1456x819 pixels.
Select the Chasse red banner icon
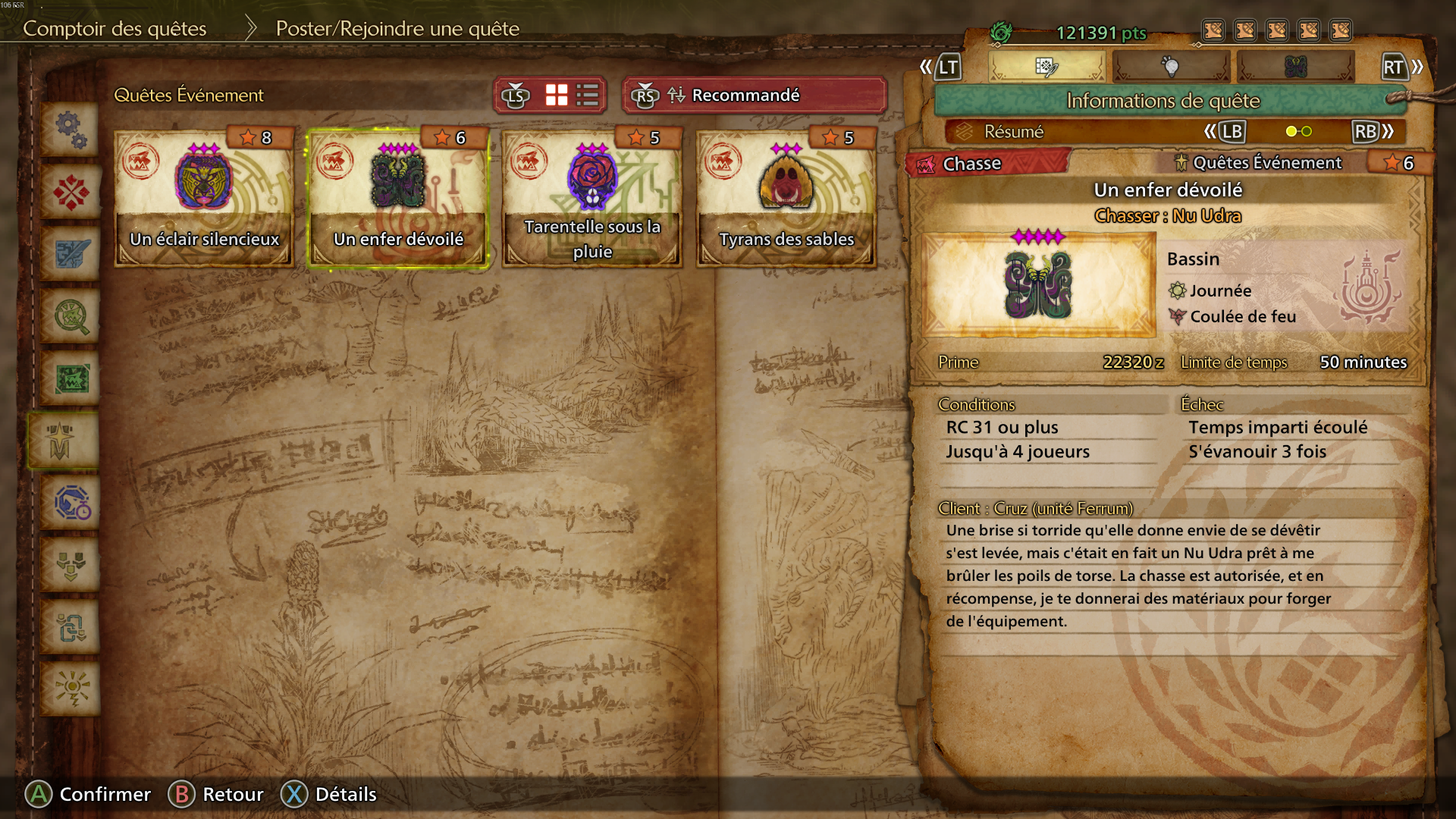[927, 163]
